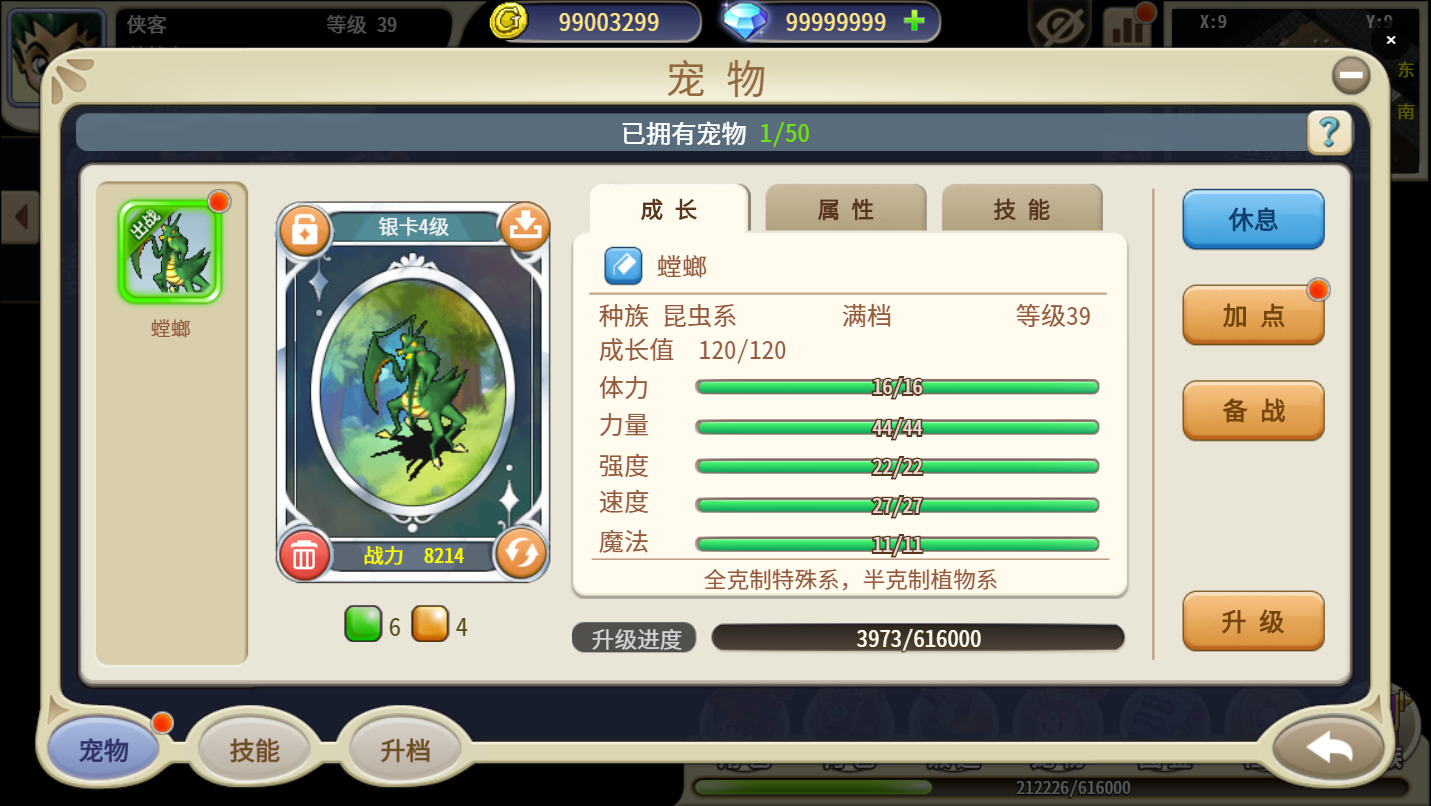Screen dimensions: 1431x806
Task: Click the hide-interface eye icon at top
Action: (x=1057, y=23)
